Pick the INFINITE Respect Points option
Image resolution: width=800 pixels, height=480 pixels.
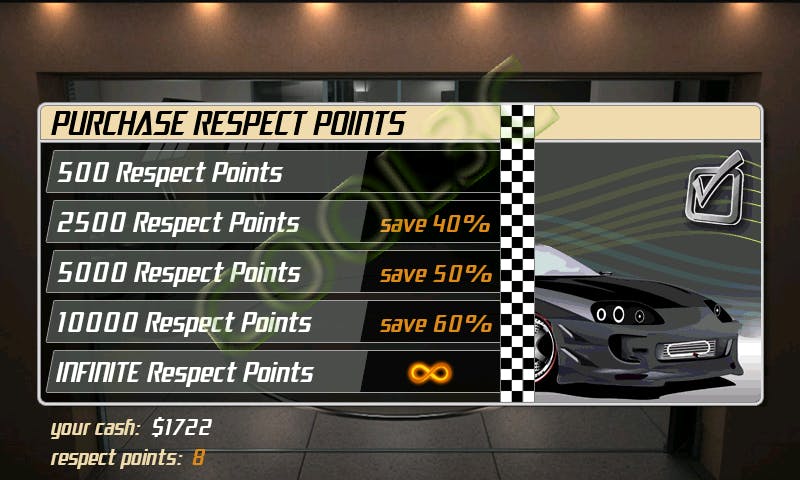click(x=270, y=373)
